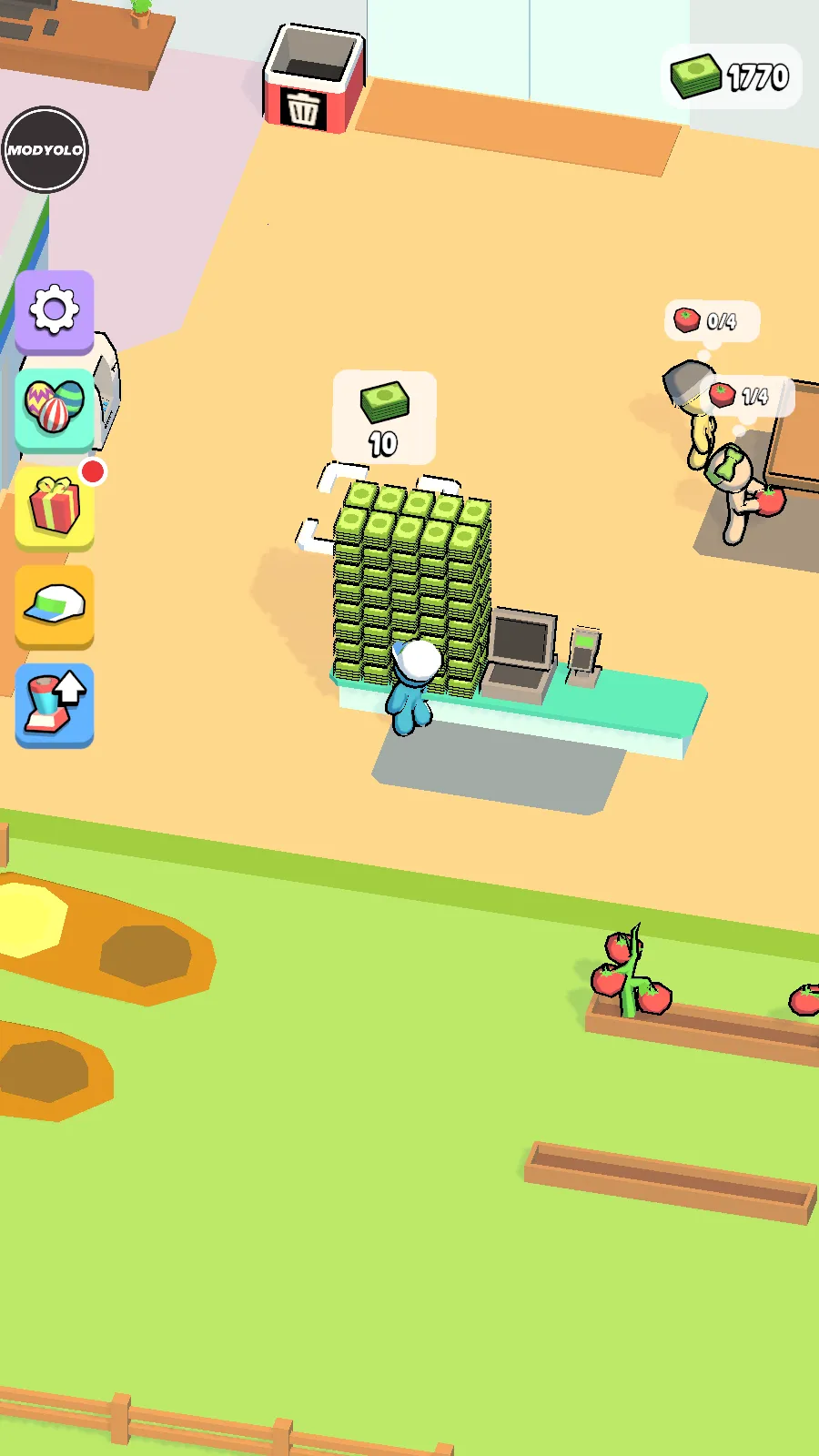819x1456 pixels.
Task: Open the cap outfit menu
Action: (x=55, y=605)
